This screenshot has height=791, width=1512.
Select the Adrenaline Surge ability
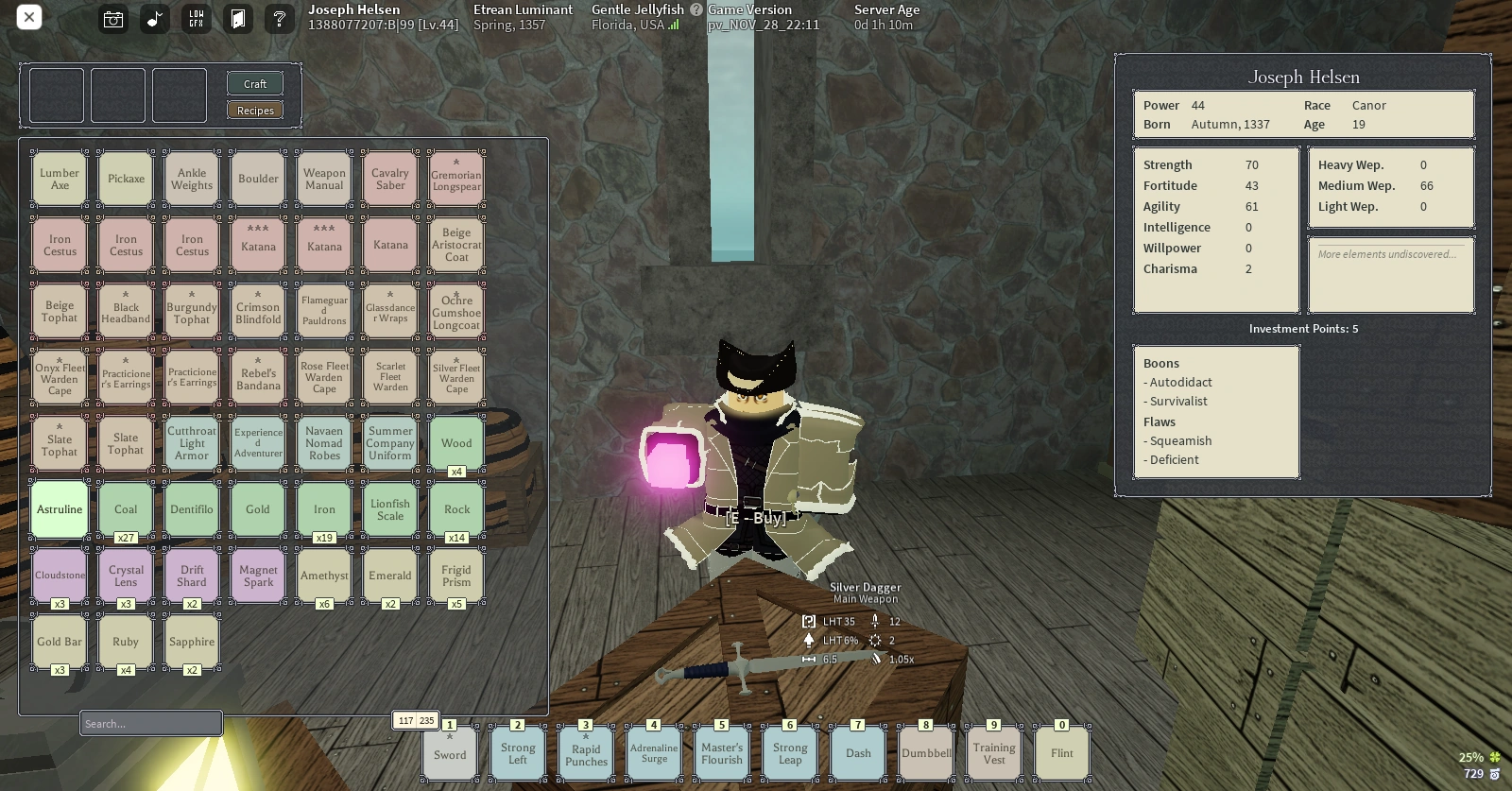[653, 752]
